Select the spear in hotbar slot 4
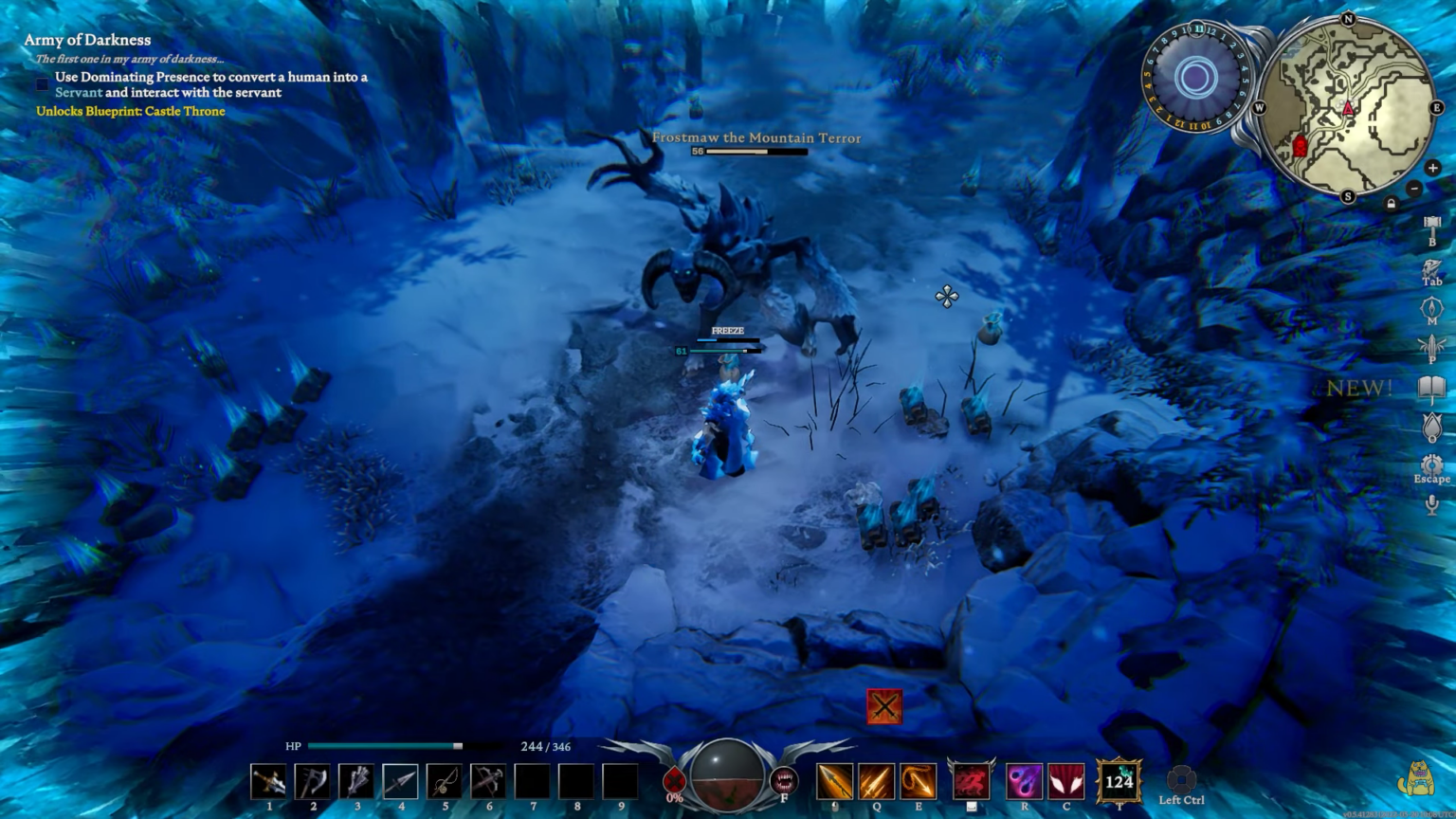The image size is (1456, 819). (x=400, y=779)
